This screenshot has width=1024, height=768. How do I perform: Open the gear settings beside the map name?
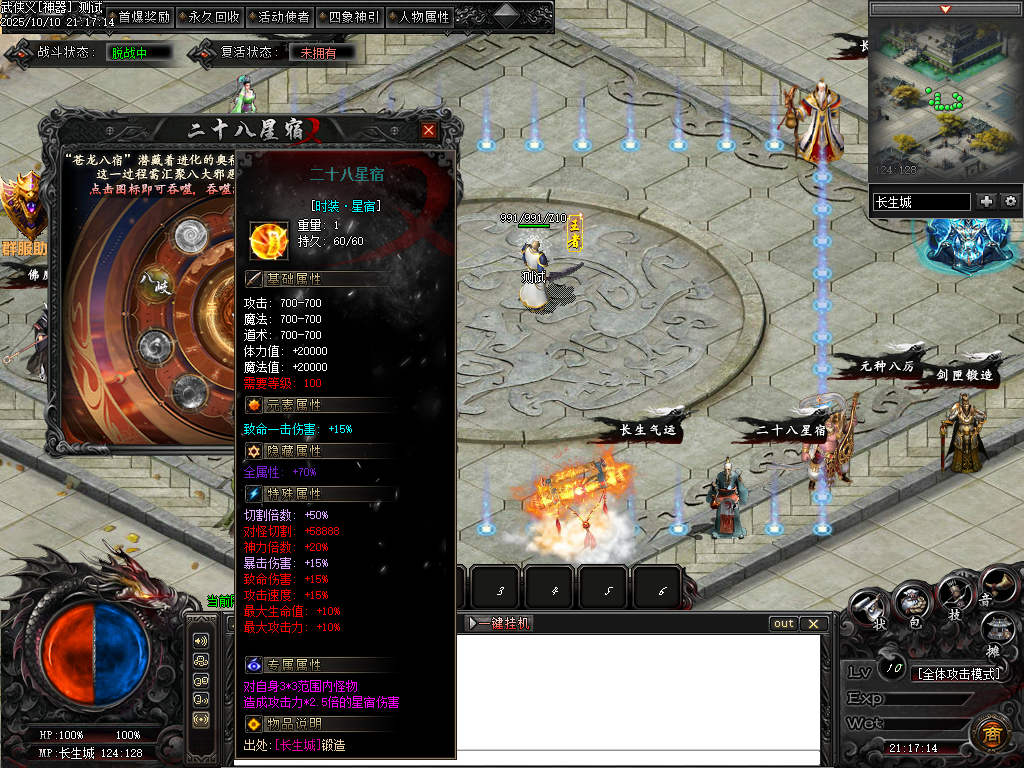point(1010,202)
